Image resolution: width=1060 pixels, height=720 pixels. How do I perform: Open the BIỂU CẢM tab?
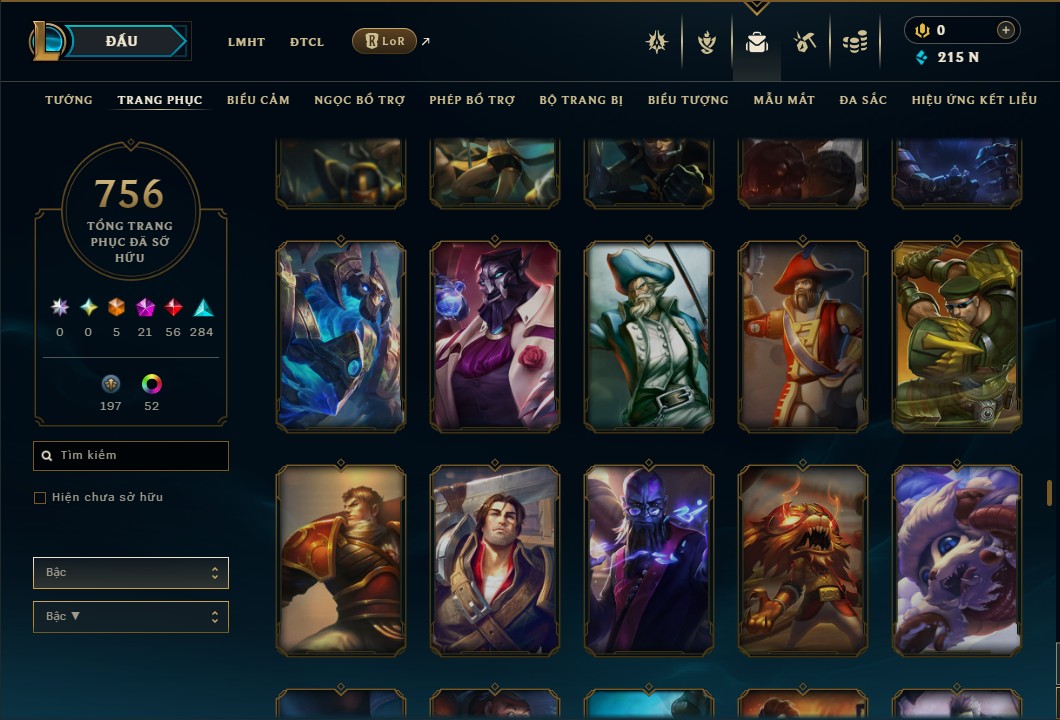258,100
